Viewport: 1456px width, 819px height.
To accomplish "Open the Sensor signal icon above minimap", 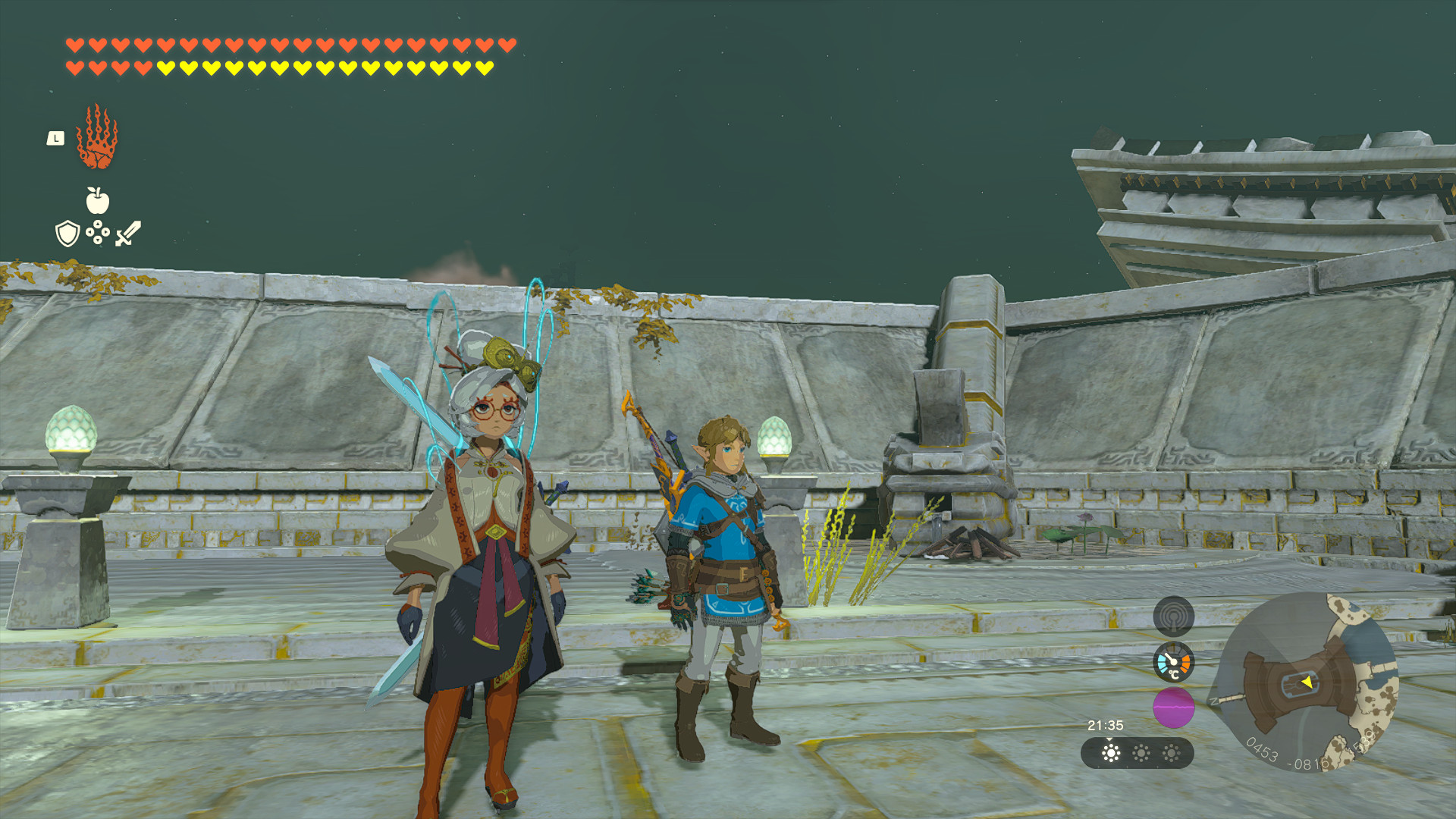I will click(1173, 617).
